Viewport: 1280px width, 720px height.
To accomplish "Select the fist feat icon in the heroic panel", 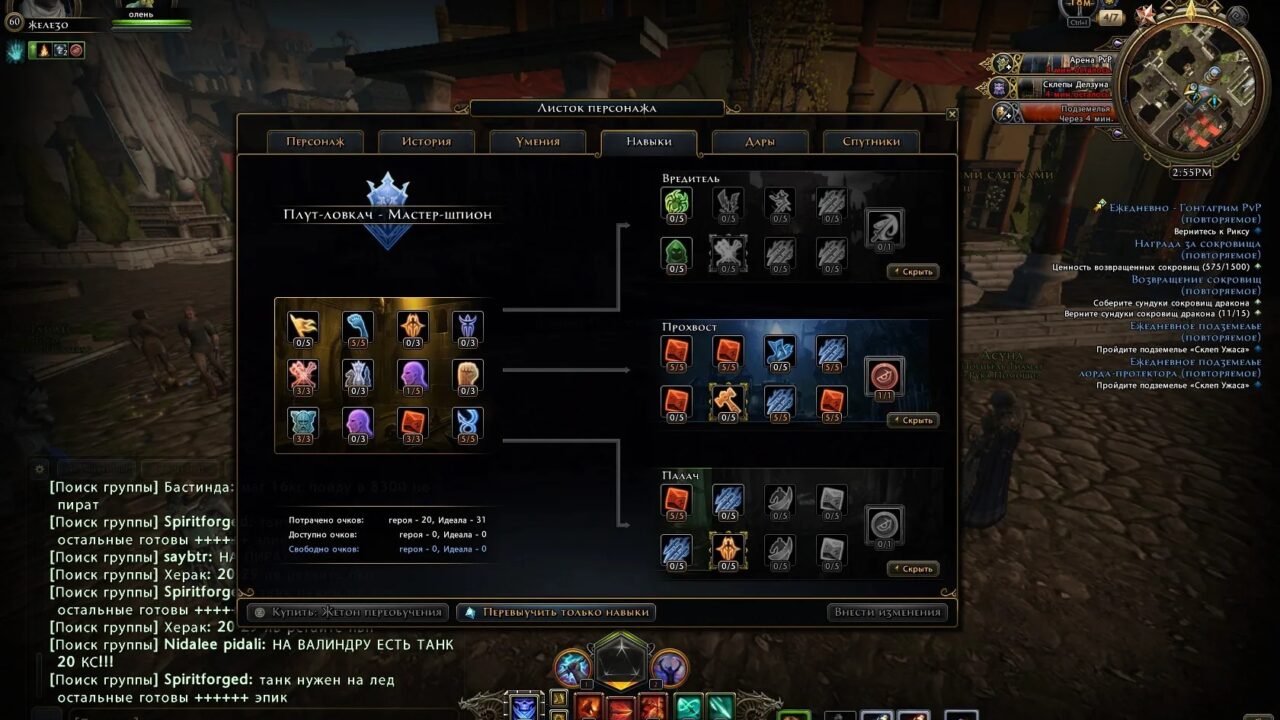I will [x=467, y=374].
